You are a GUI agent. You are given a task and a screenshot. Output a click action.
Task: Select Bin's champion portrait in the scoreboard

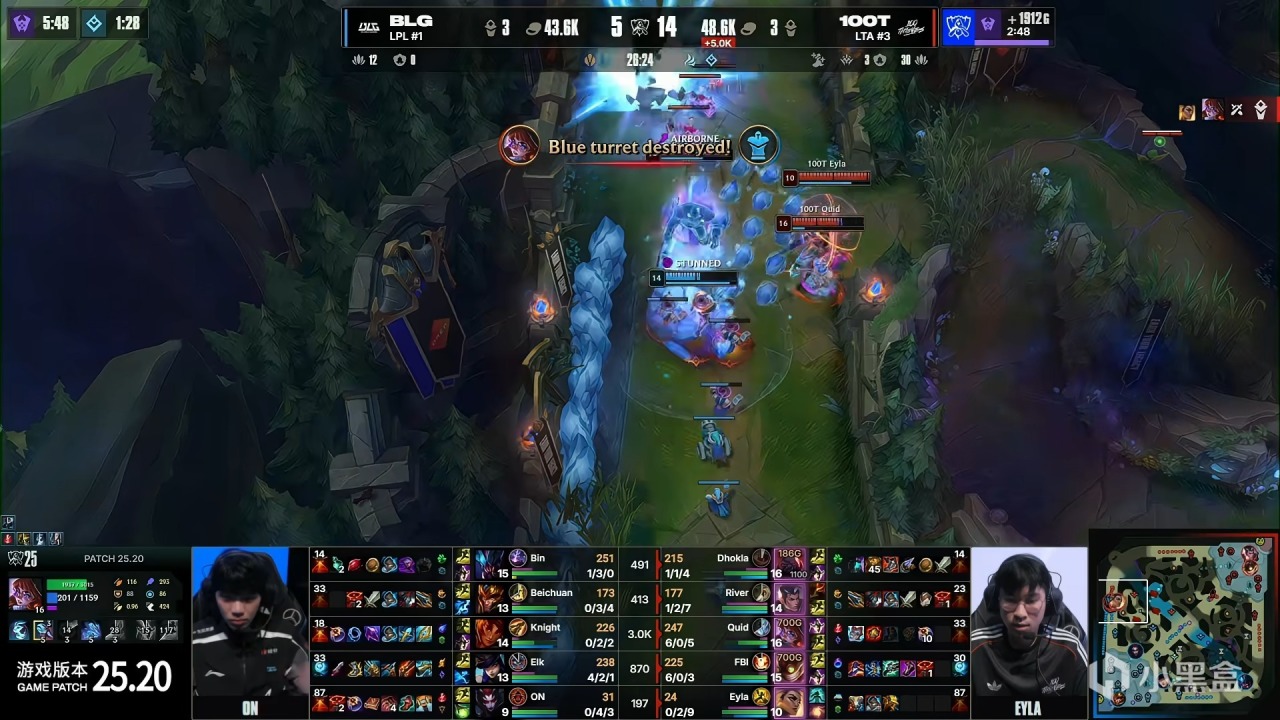491,563
